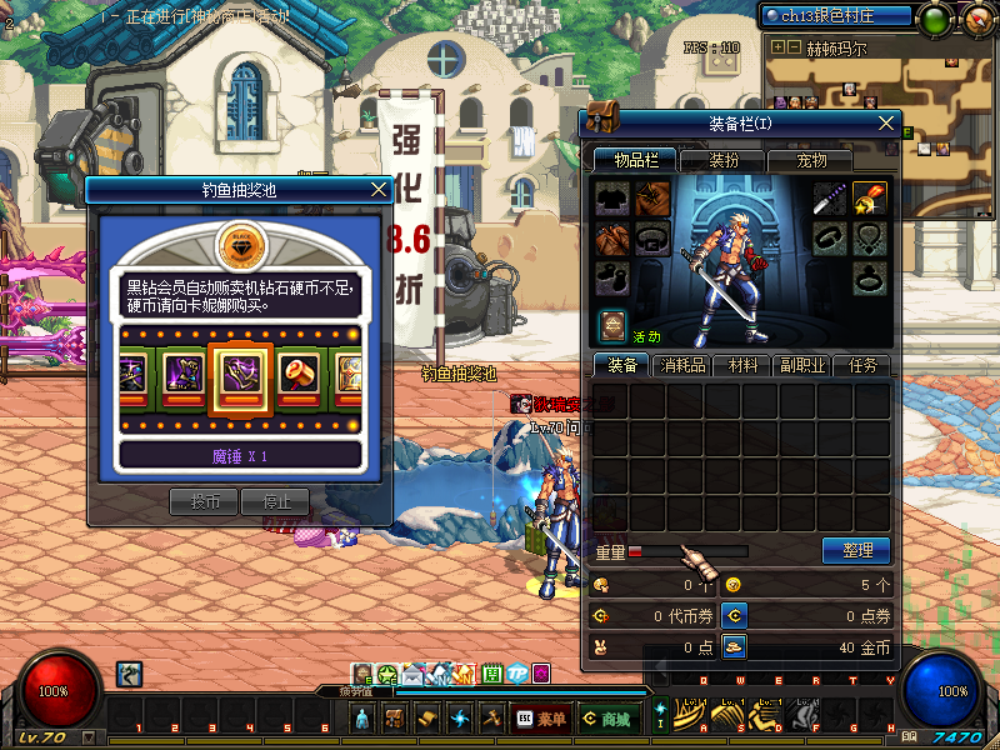Open the 宠物 pet tab

click(x=811, y=160)
